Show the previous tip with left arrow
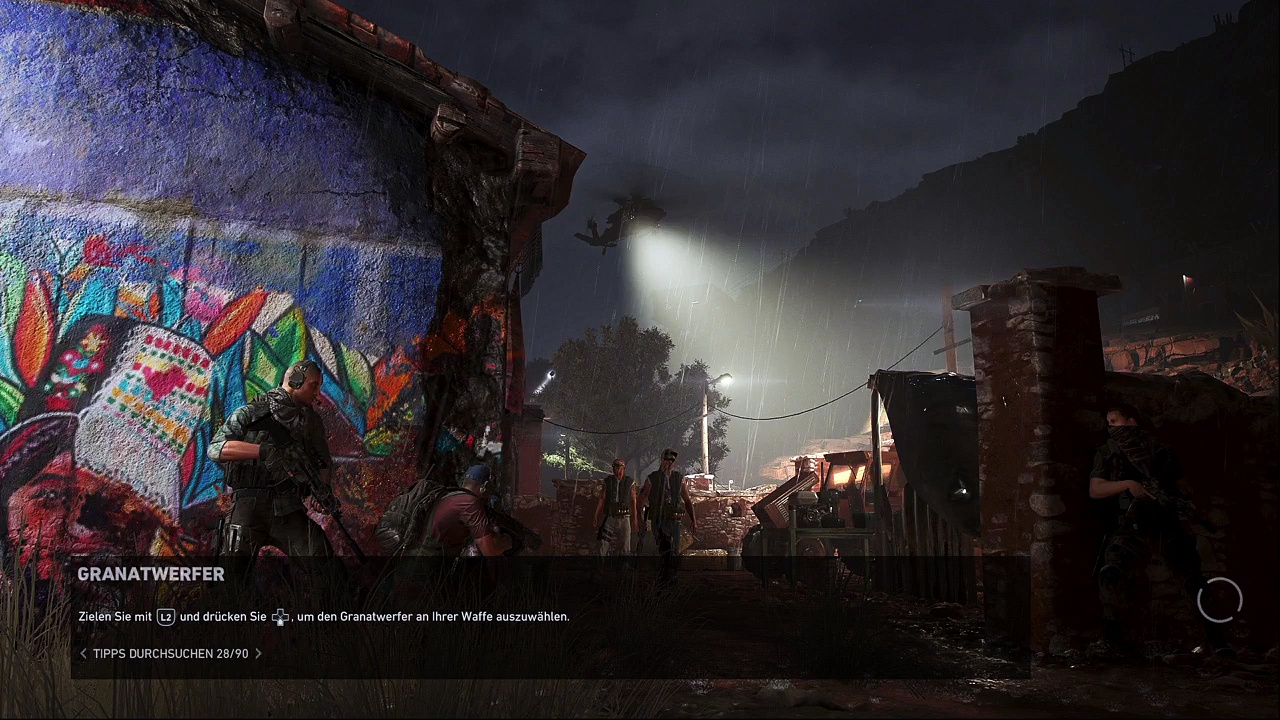The height and width of the screenshot is (720, 1280). pos(83,654)
